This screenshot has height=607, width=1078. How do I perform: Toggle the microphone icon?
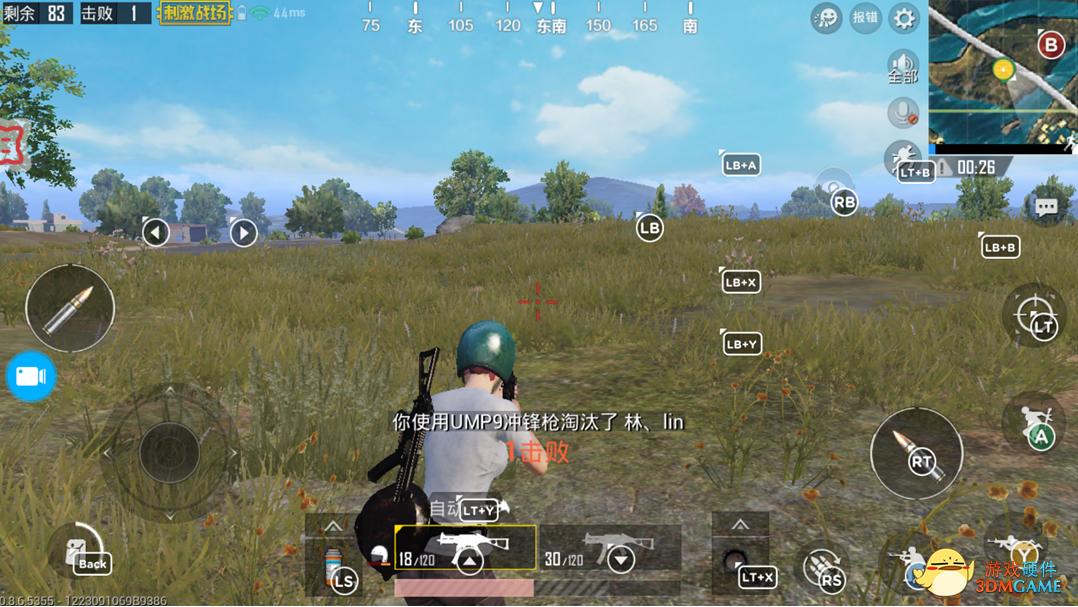903,113
